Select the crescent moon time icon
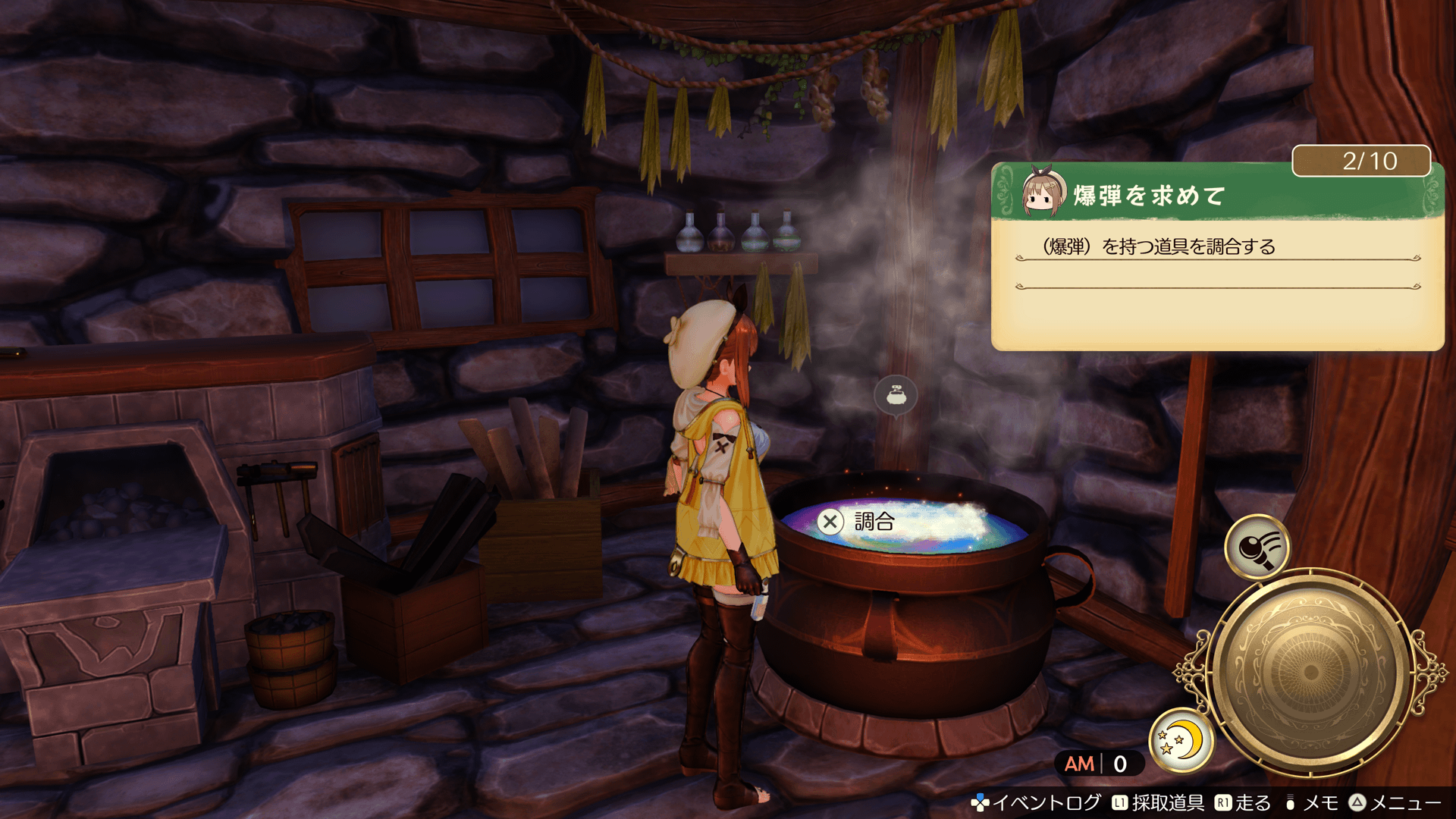The height and width of the screenshot is (819, 1456). pos(1181,739)
